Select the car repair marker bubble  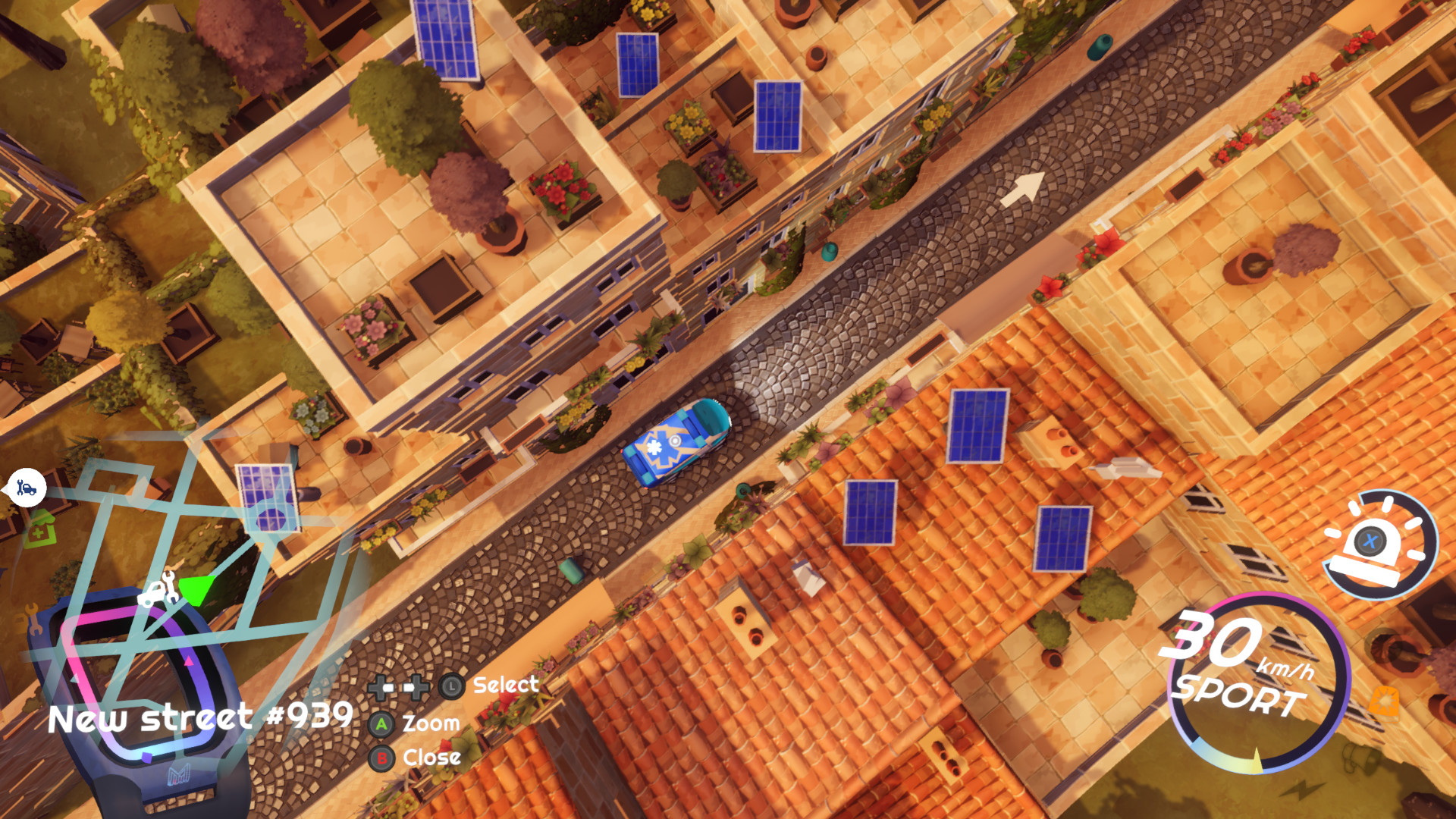[x=27, y=488]
